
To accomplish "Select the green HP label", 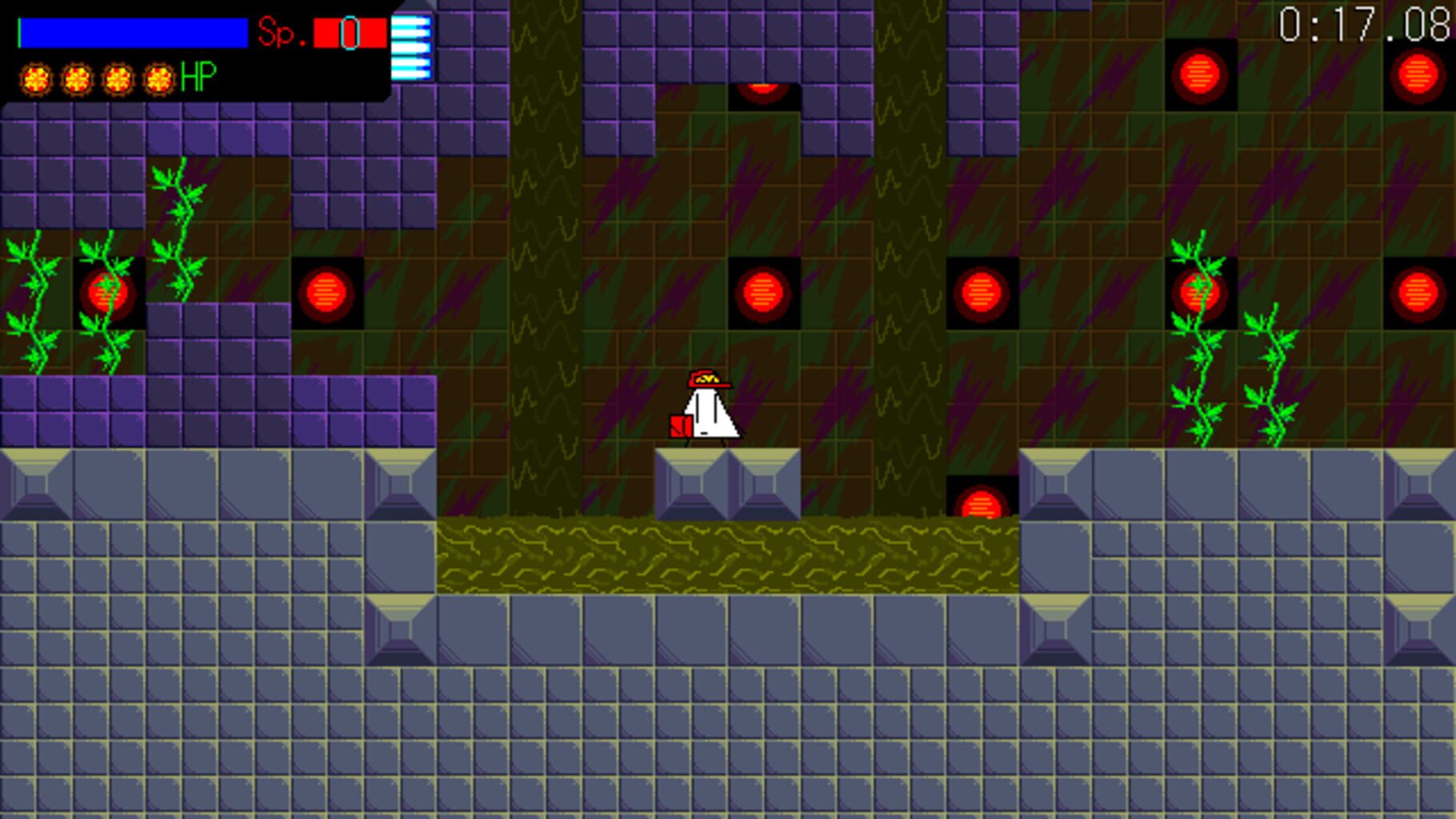I will pos(198,78).
